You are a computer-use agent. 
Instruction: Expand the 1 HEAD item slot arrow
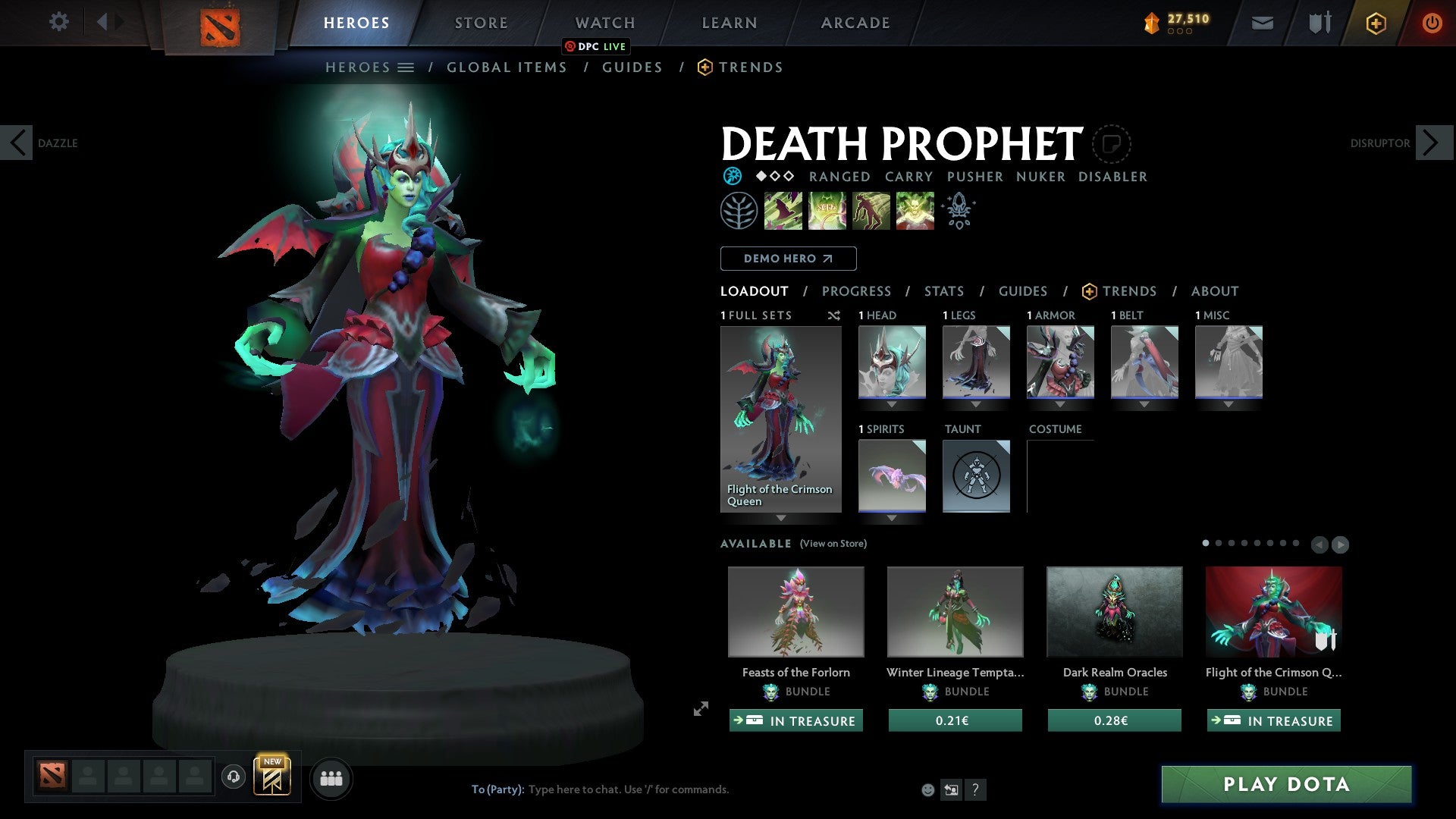[x=892, y=404]
